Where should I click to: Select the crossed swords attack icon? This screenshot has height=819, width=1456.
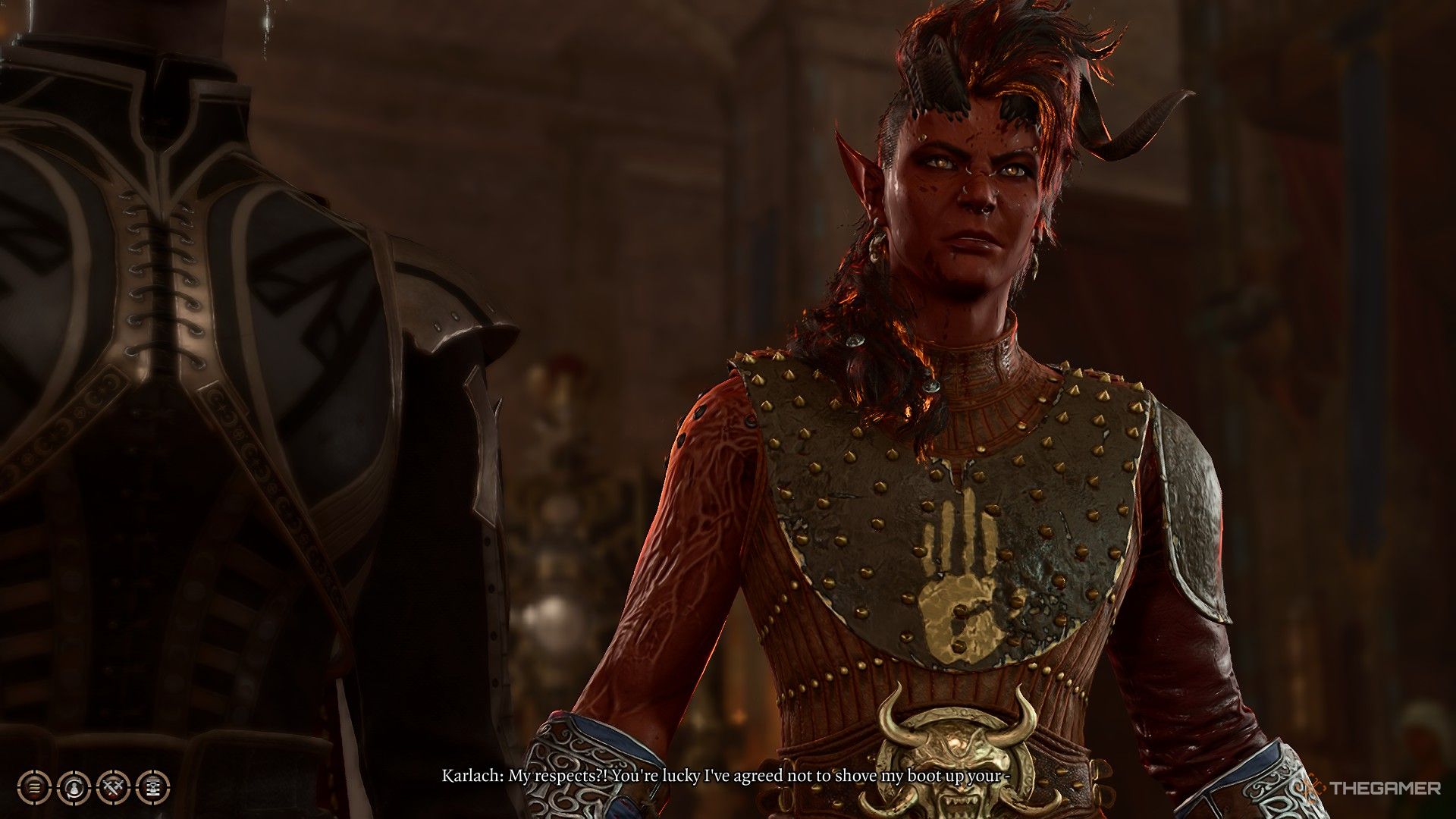point(114,788)
